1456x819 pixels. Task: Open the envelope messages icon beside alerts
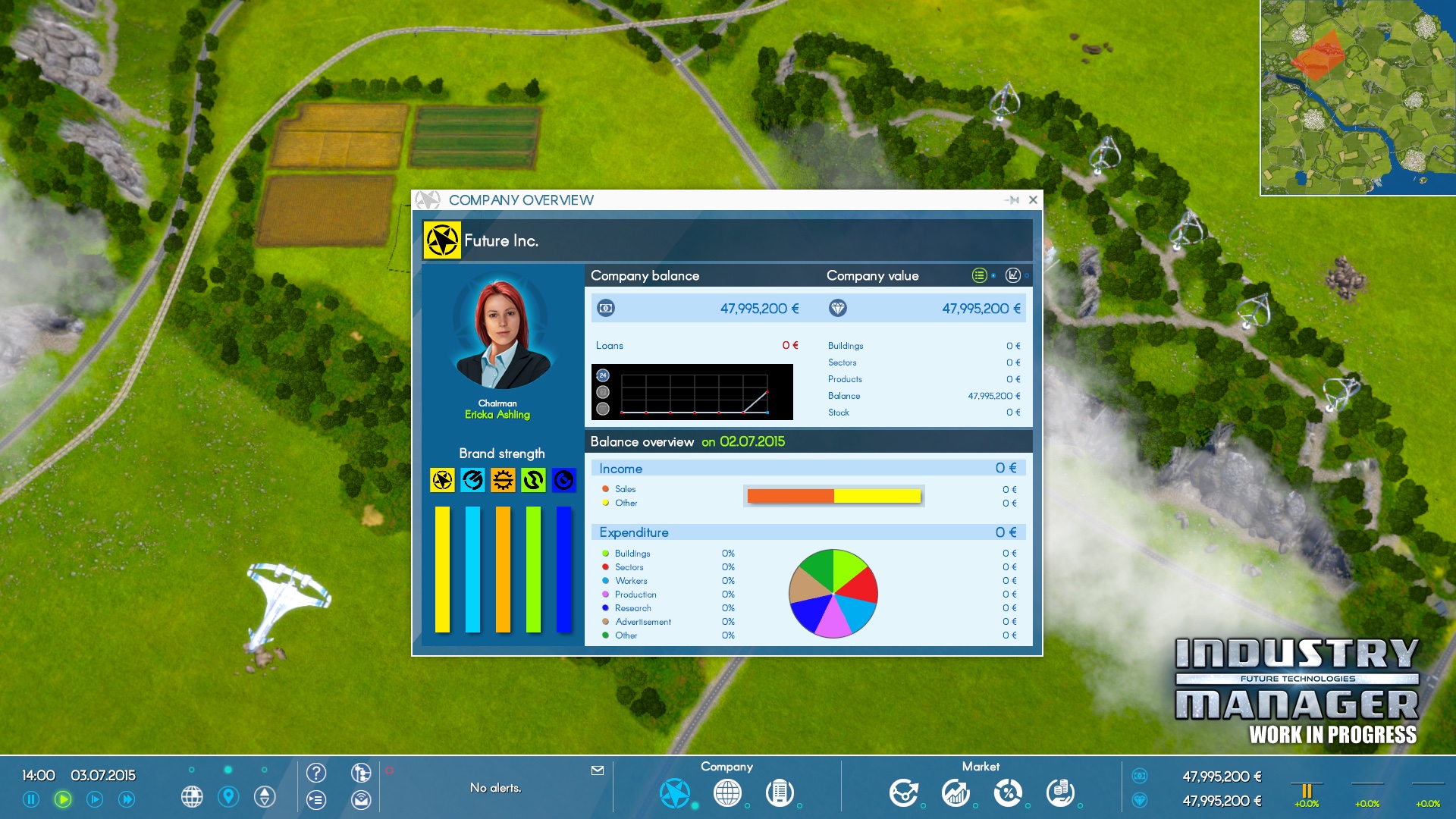(x=598, y=770)
